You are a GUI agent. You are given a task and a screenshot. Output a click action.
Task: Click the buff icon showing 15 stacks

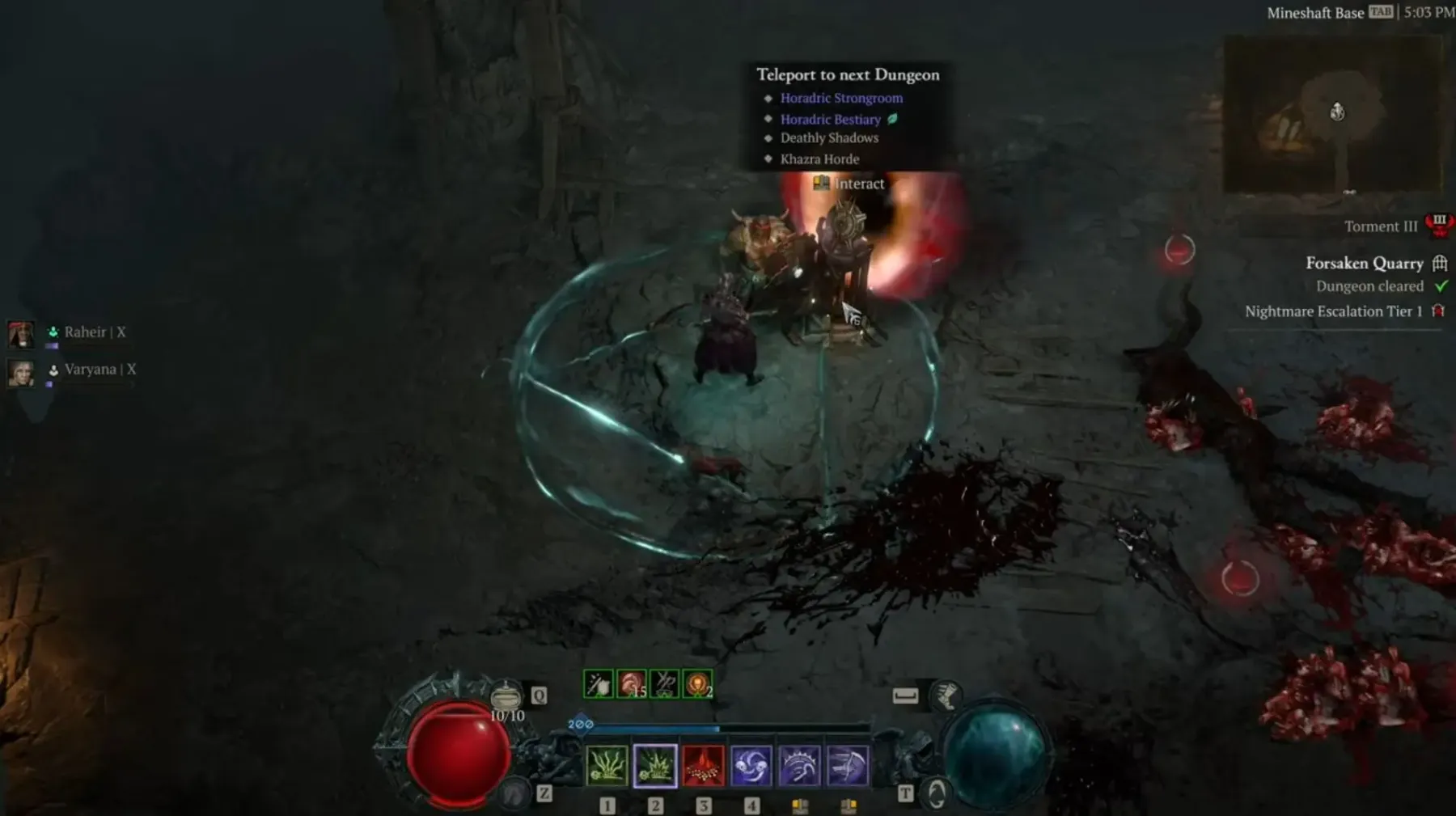click(x=632, y=684)
